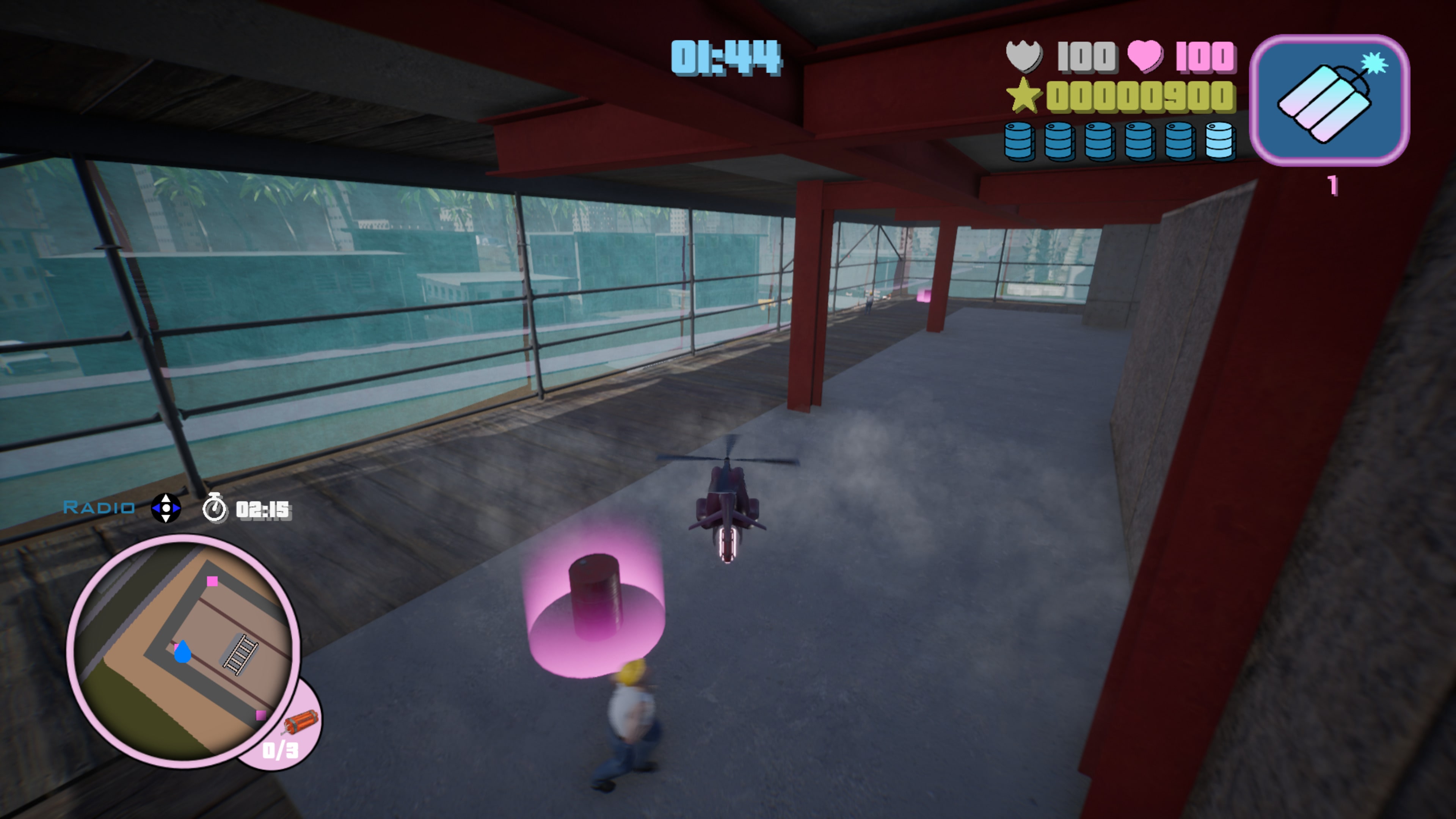Click the D-pad icon beside the Radio label
This screenshot has width=1456, height=819.
click(165, 508)
